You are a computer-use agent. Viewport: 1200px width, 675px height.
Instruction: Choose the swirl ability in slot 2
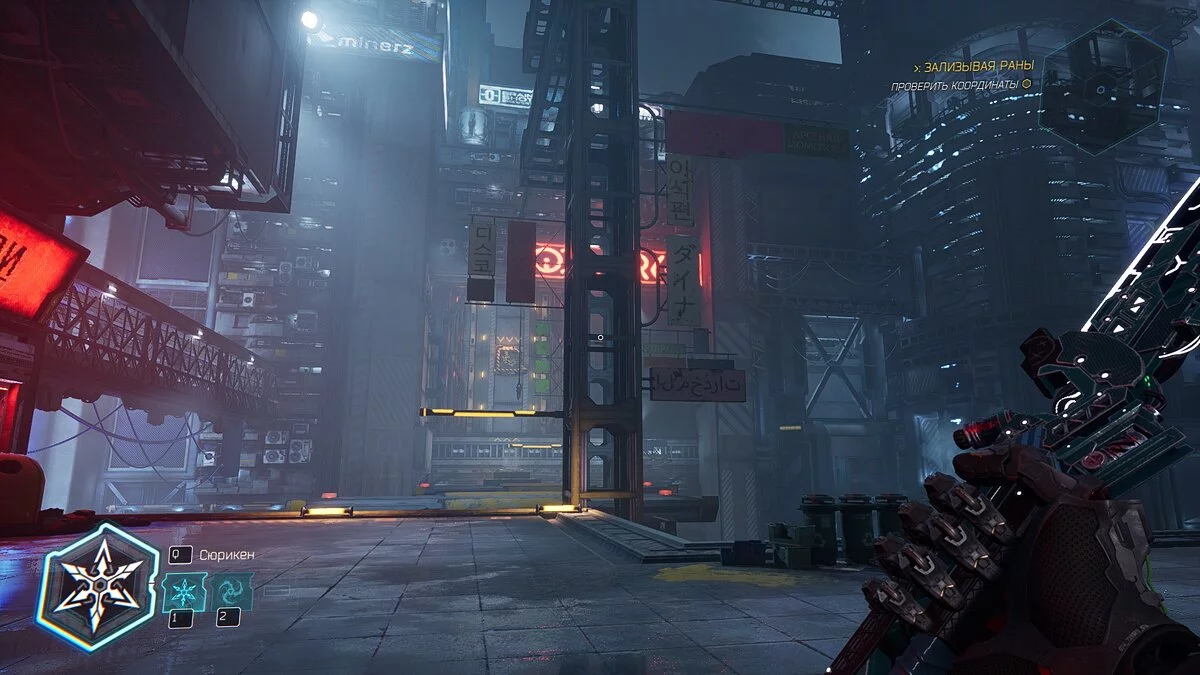click(x=231, y=592)
